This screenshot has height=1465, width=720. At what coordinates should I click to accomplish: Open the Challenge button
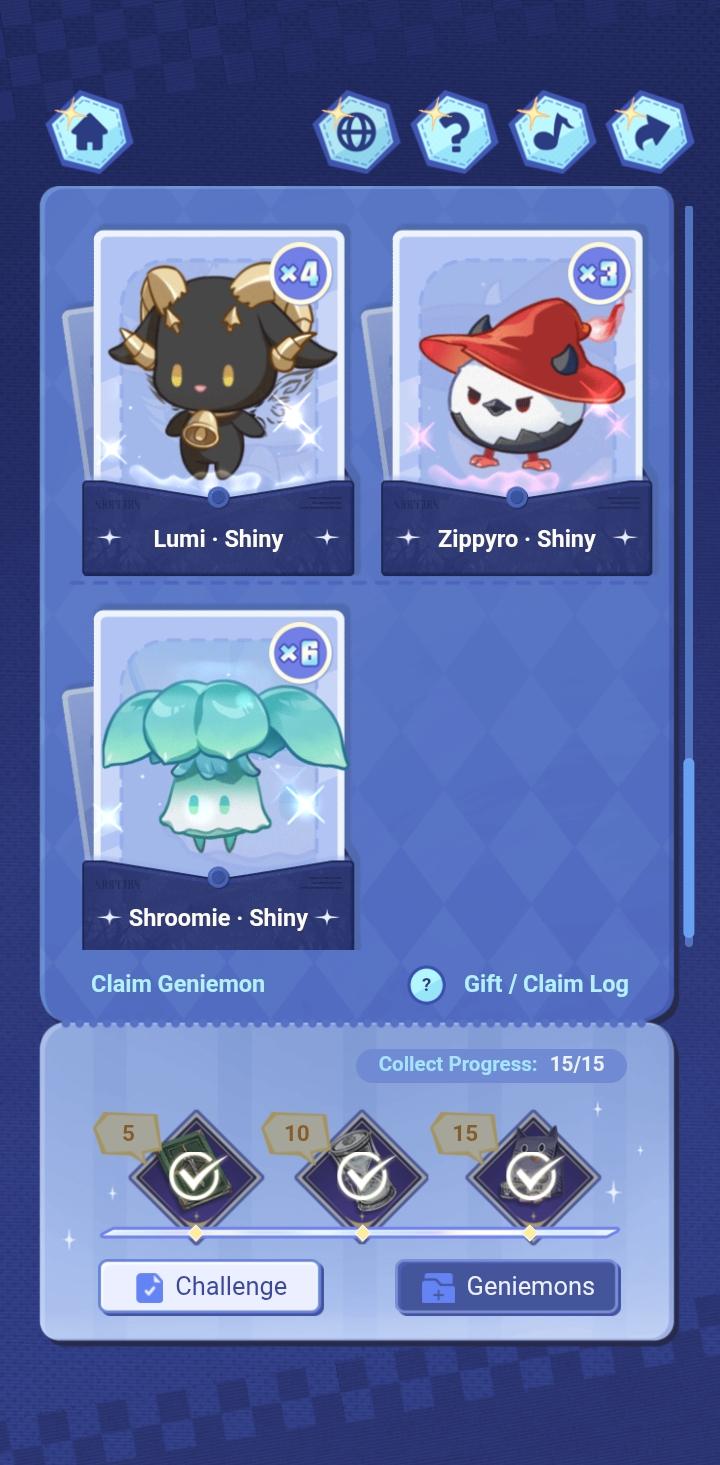point(210,1286)
